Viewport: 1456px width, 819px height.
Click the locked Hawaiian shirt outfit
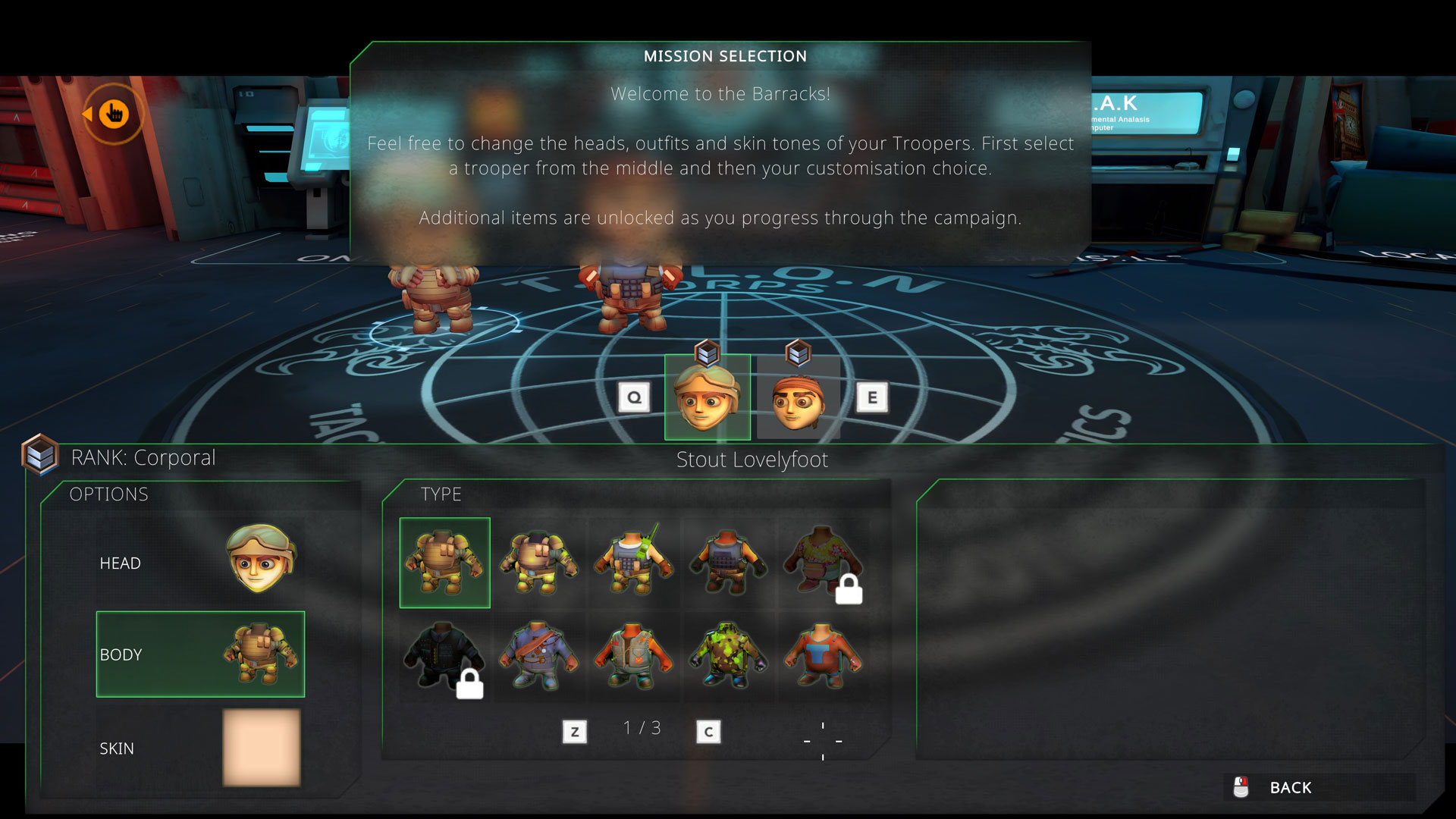point(823,563)
